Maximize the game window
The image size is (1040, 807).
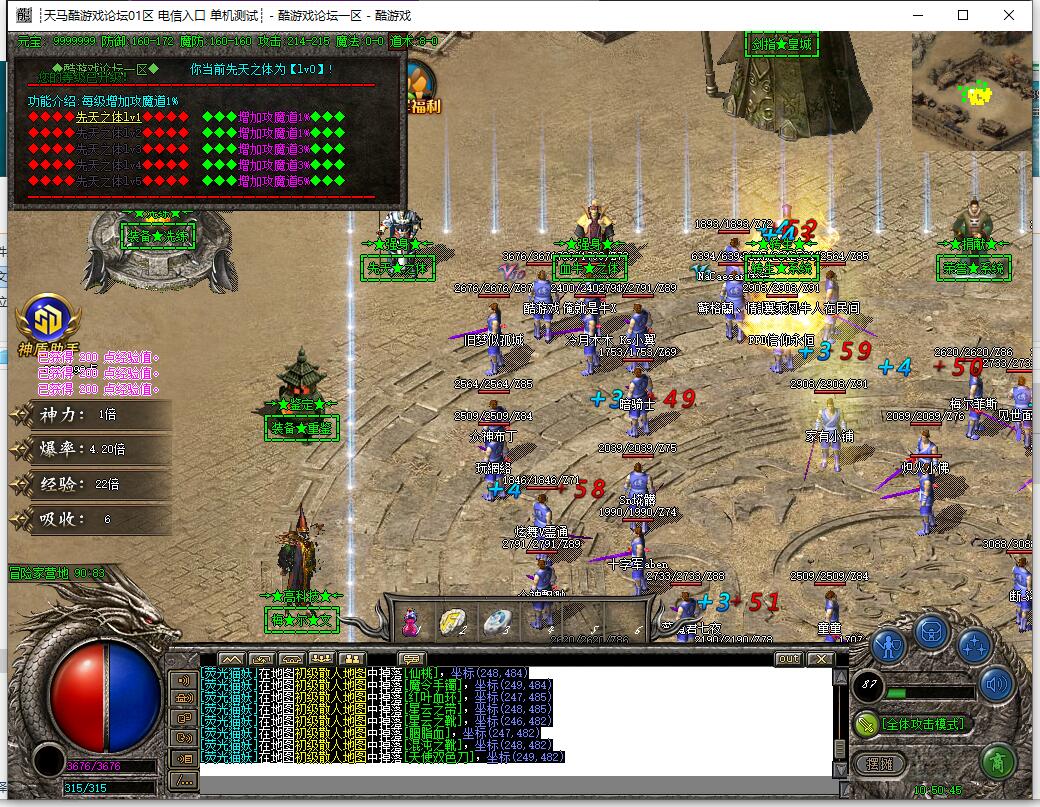click(963, 15)
